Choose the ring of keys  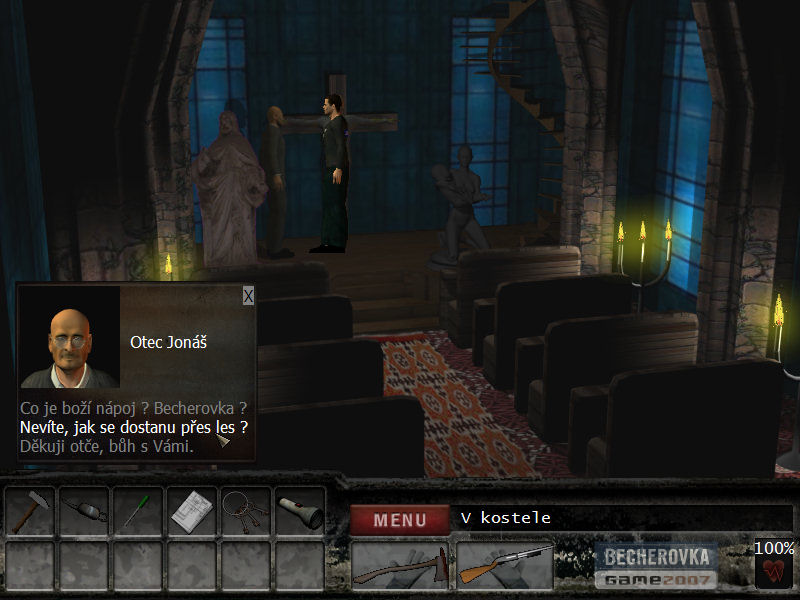tap(245, 512)
